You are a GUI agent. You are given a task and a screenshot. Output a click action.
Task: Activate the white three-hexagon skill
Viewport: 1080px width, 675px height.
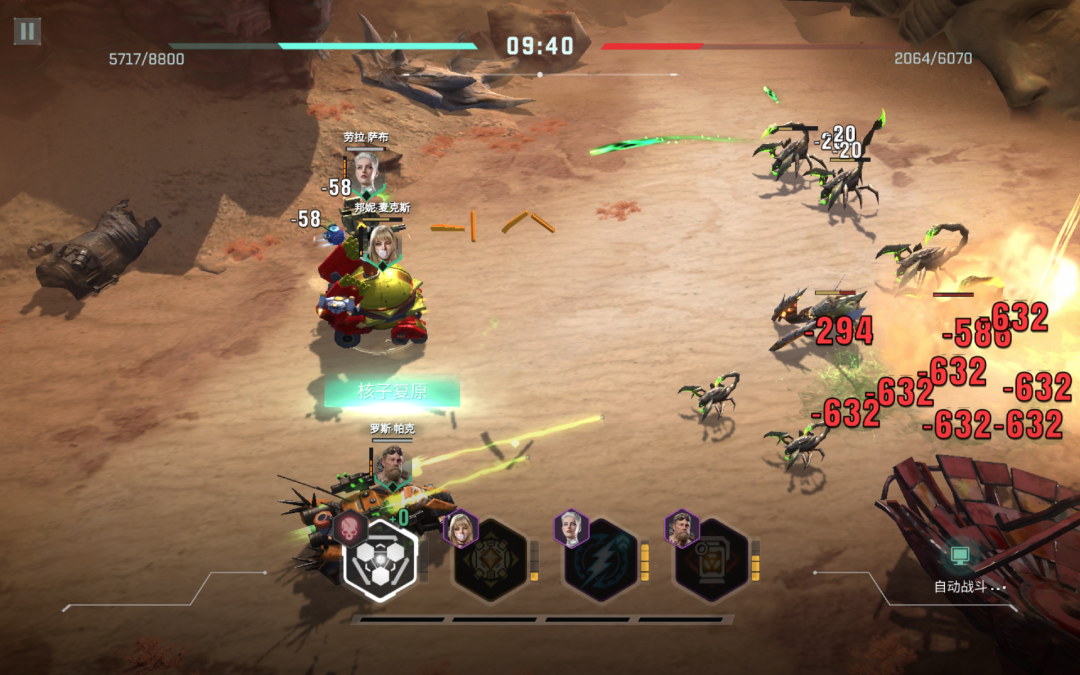380,560
